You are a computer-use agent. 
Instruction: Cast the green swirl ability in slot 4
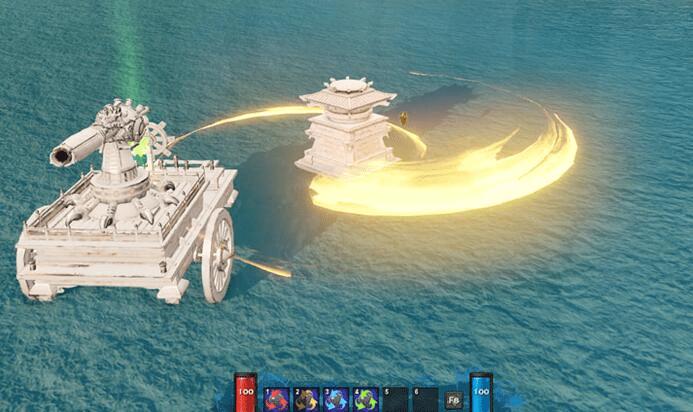coord(366,399)
